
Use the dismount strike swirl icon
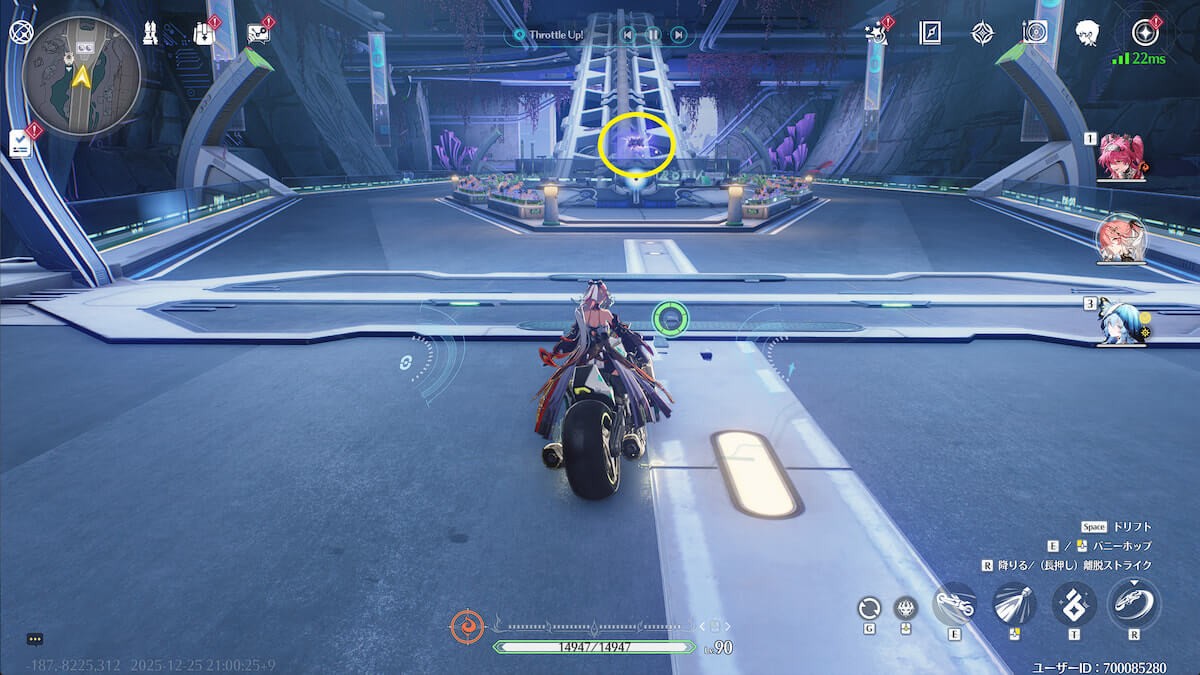click(x=1134, y=604)
